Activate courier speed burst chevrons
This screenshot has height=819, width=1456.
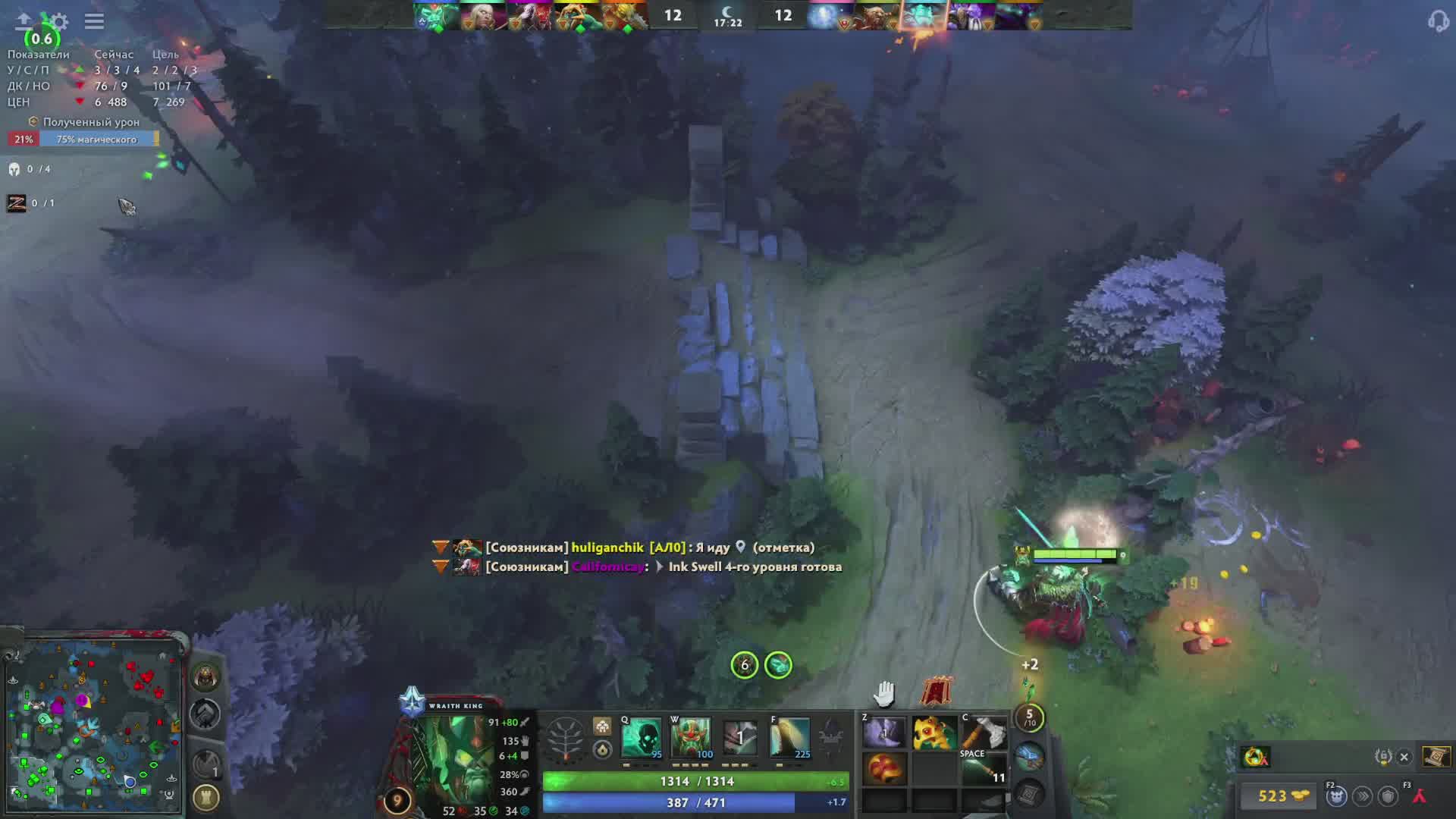coord(1363,795)
